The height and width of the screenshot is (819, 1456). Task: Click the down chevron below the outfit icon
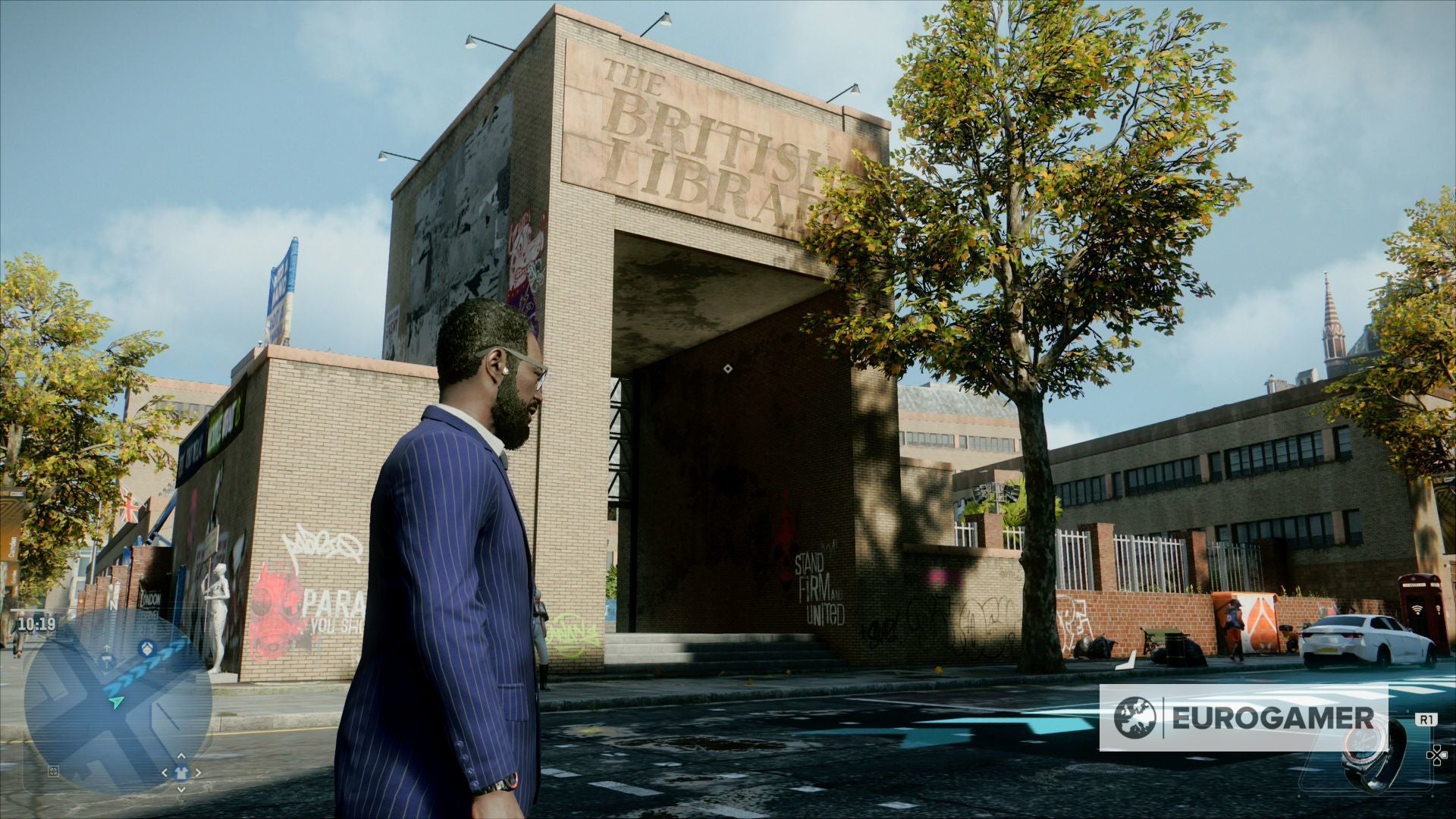pyautogui.click(x=180, y=789)
